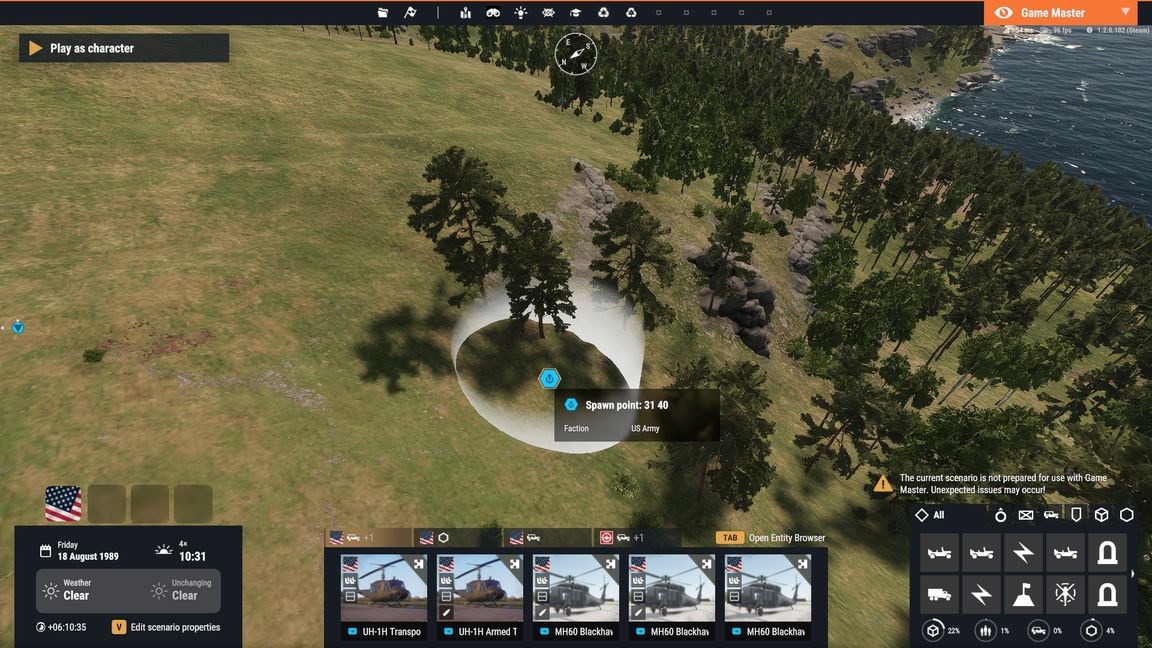Activate the light bulb toolbar icon
Screen dimensions: 1152x648
pyautogui.click(x=520, y=13)
